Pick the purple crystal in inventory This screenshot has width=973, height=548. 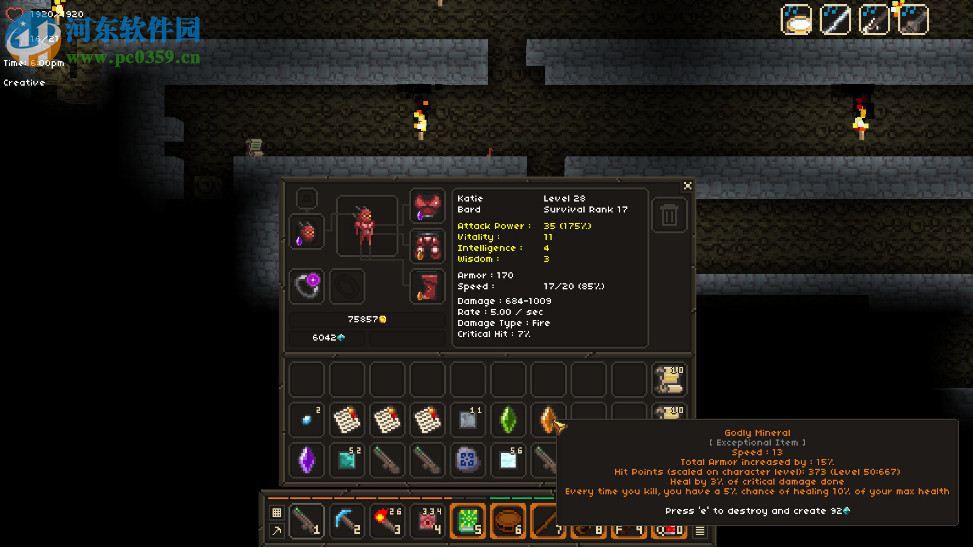pos(307,460)
